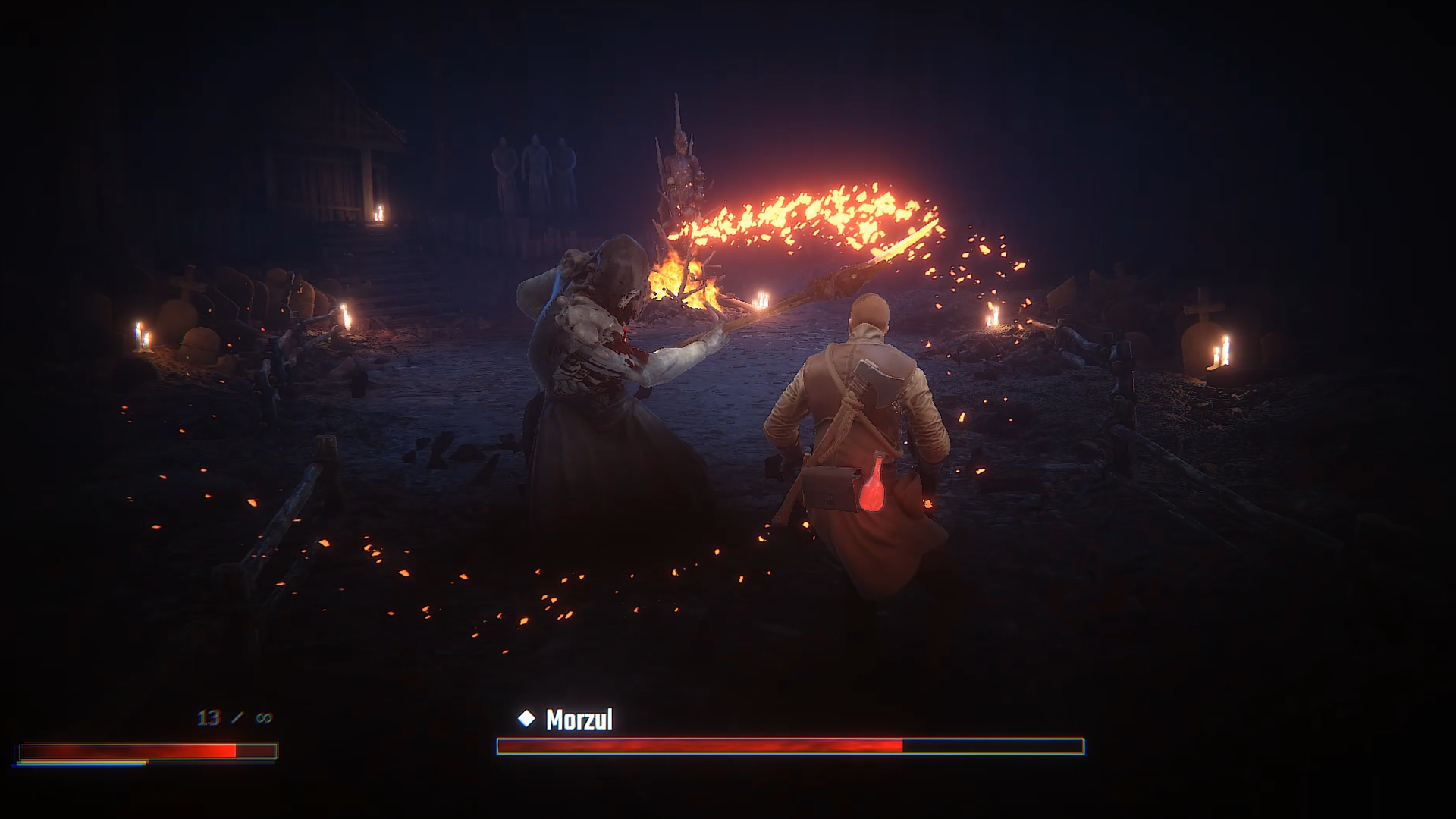This screenshot has height=819, width=1456.
Task: Select the ammo counter showing 13
Action: click(207, 716)
